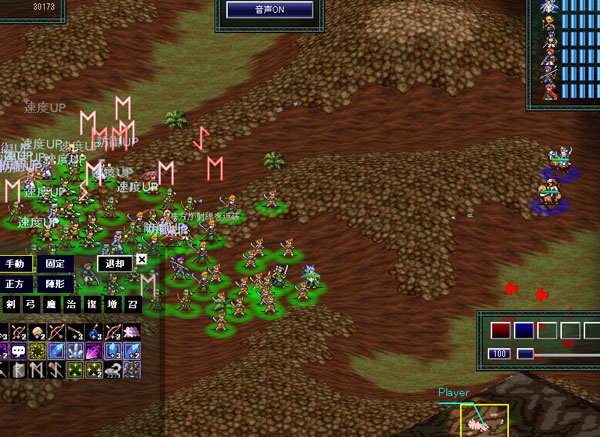Pick the blue color swatch
This screenshot has width=600, height=437.
523,329
